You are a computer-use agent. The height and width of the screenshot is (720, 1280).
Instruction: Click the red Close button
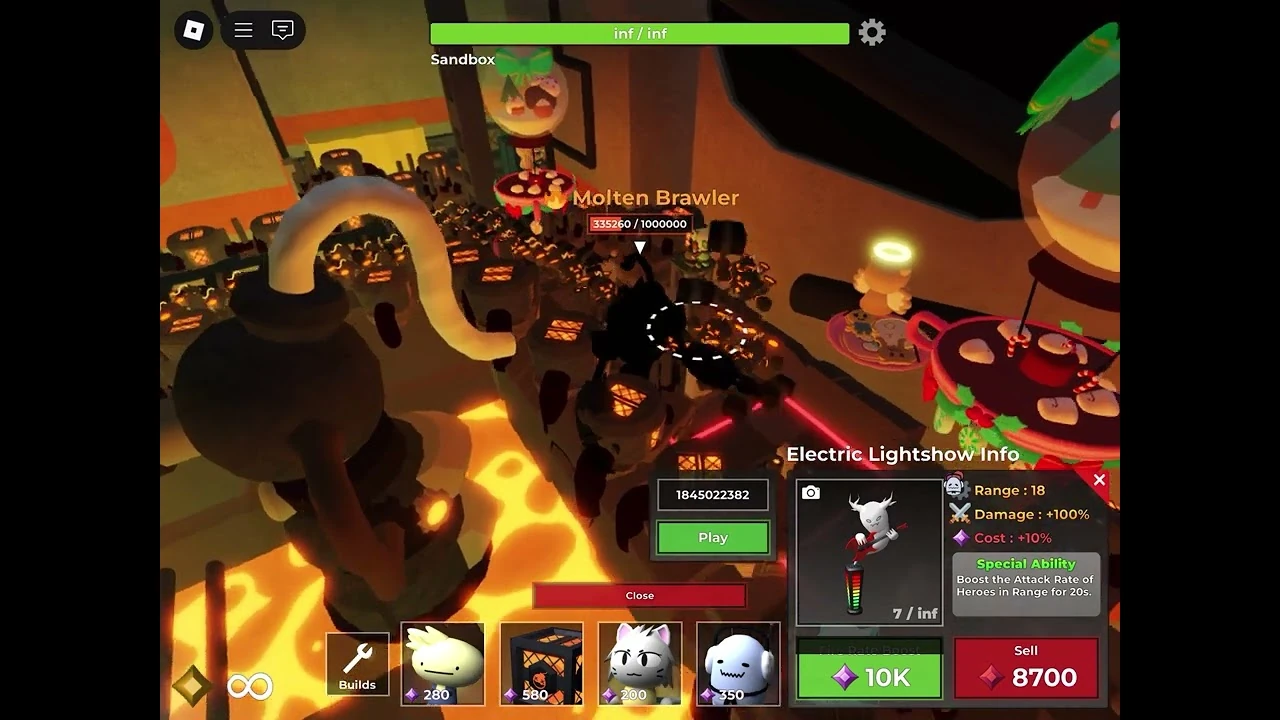[639, 595]
